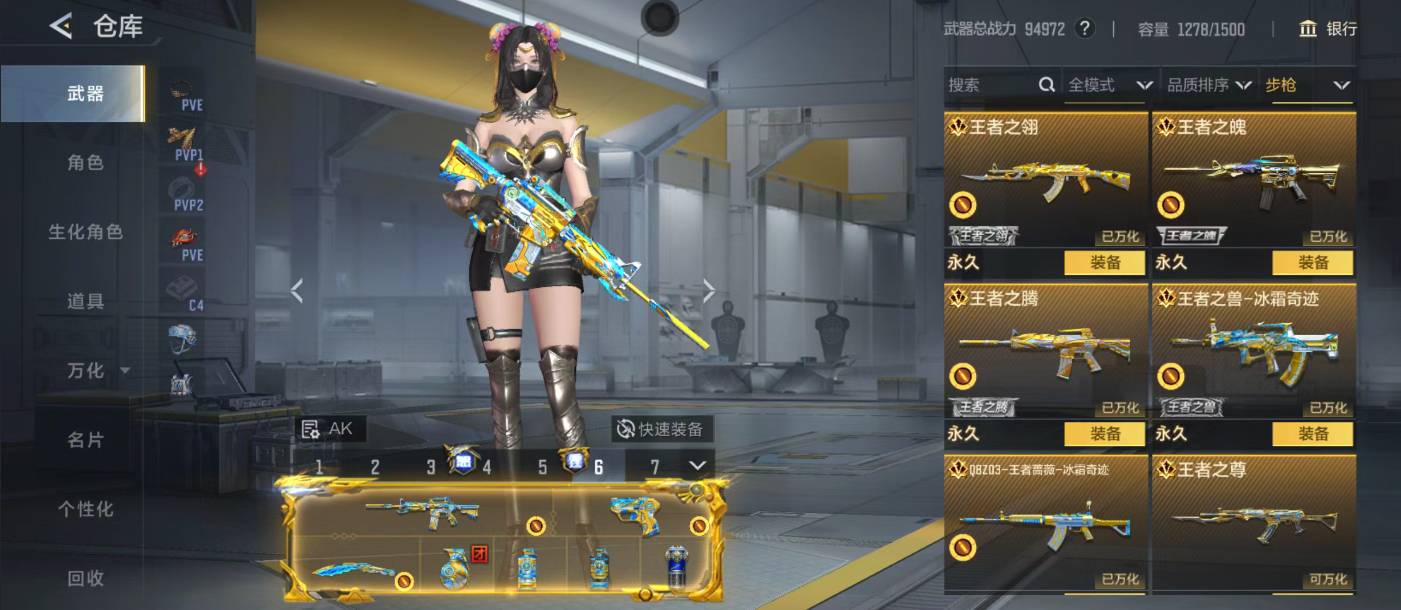Open the 银行 bank
Image resolution: width=1401 pixels, height=610 pixels.
pos(1328,29)
